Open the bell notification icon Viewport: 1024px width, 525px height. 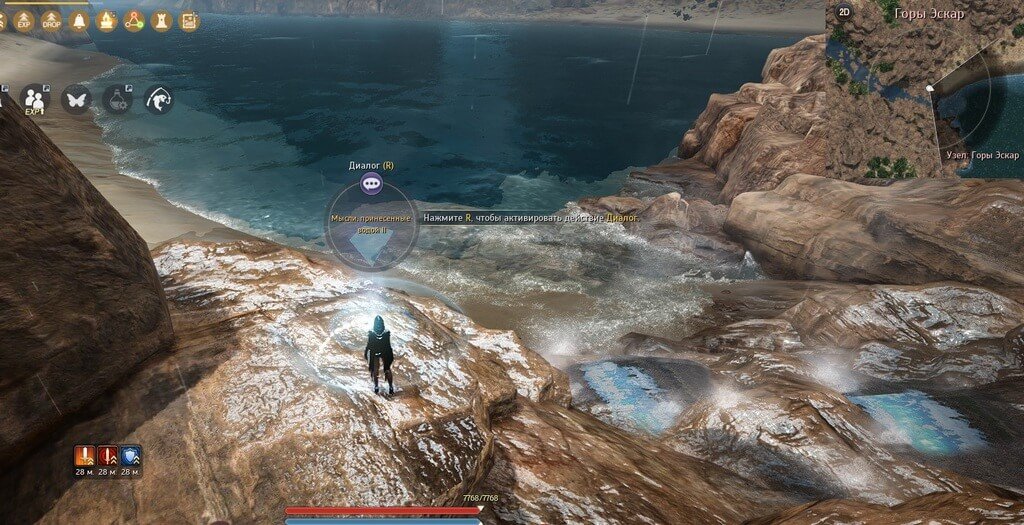78,19
